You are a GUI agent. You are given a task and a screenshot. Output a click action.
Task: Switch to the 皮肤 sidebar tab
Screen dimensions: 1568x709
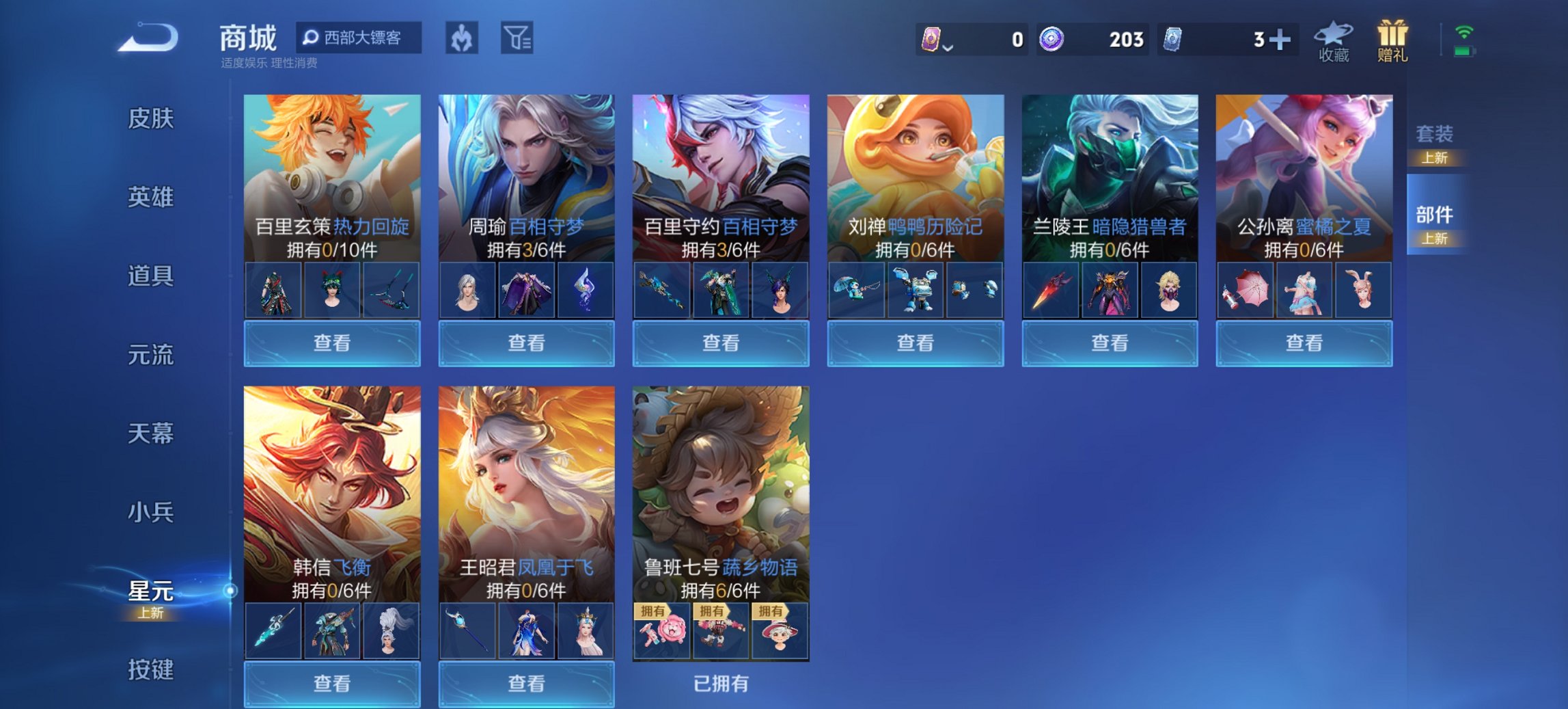[152, 118]
